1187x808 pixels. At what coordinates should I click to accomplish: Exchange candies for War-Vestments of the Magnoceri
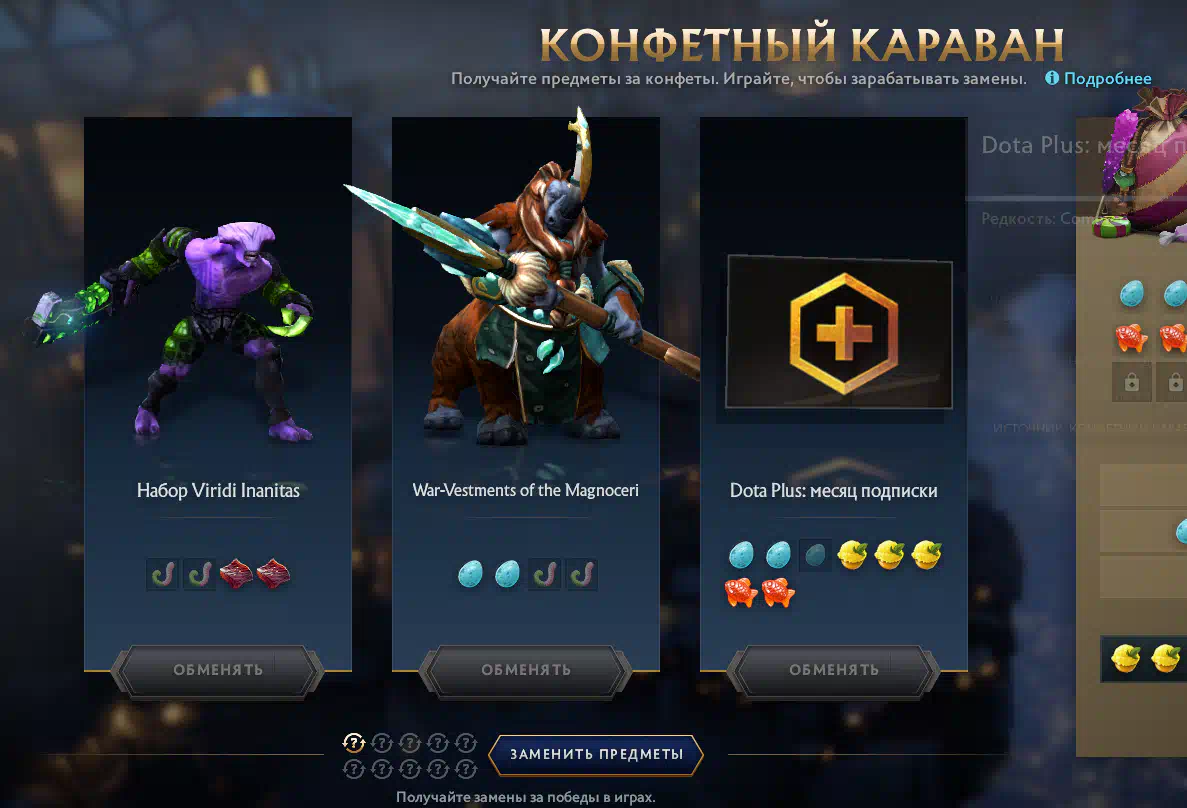pos(525,670)
